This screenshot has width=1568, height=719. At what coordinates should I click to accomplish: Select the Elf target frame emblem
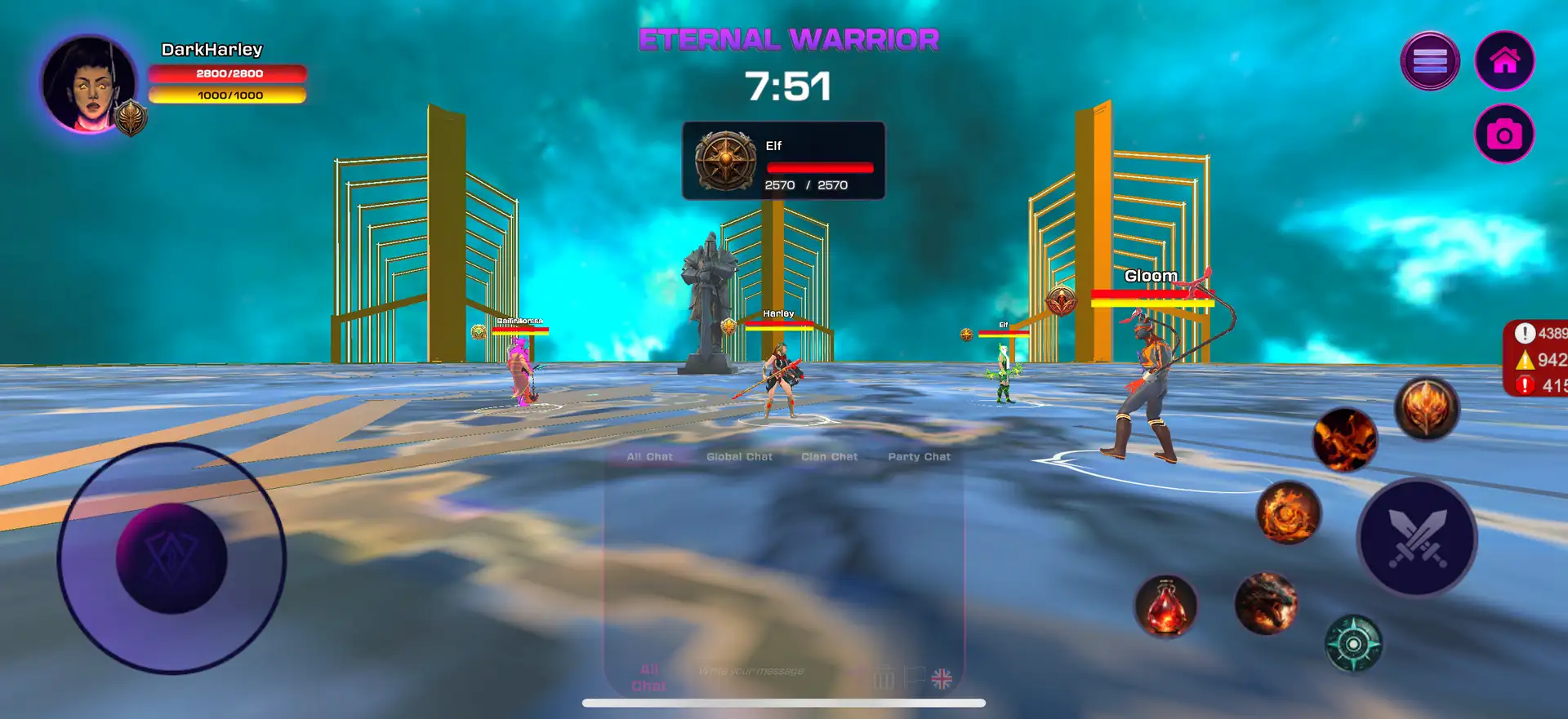click(725, 161)
